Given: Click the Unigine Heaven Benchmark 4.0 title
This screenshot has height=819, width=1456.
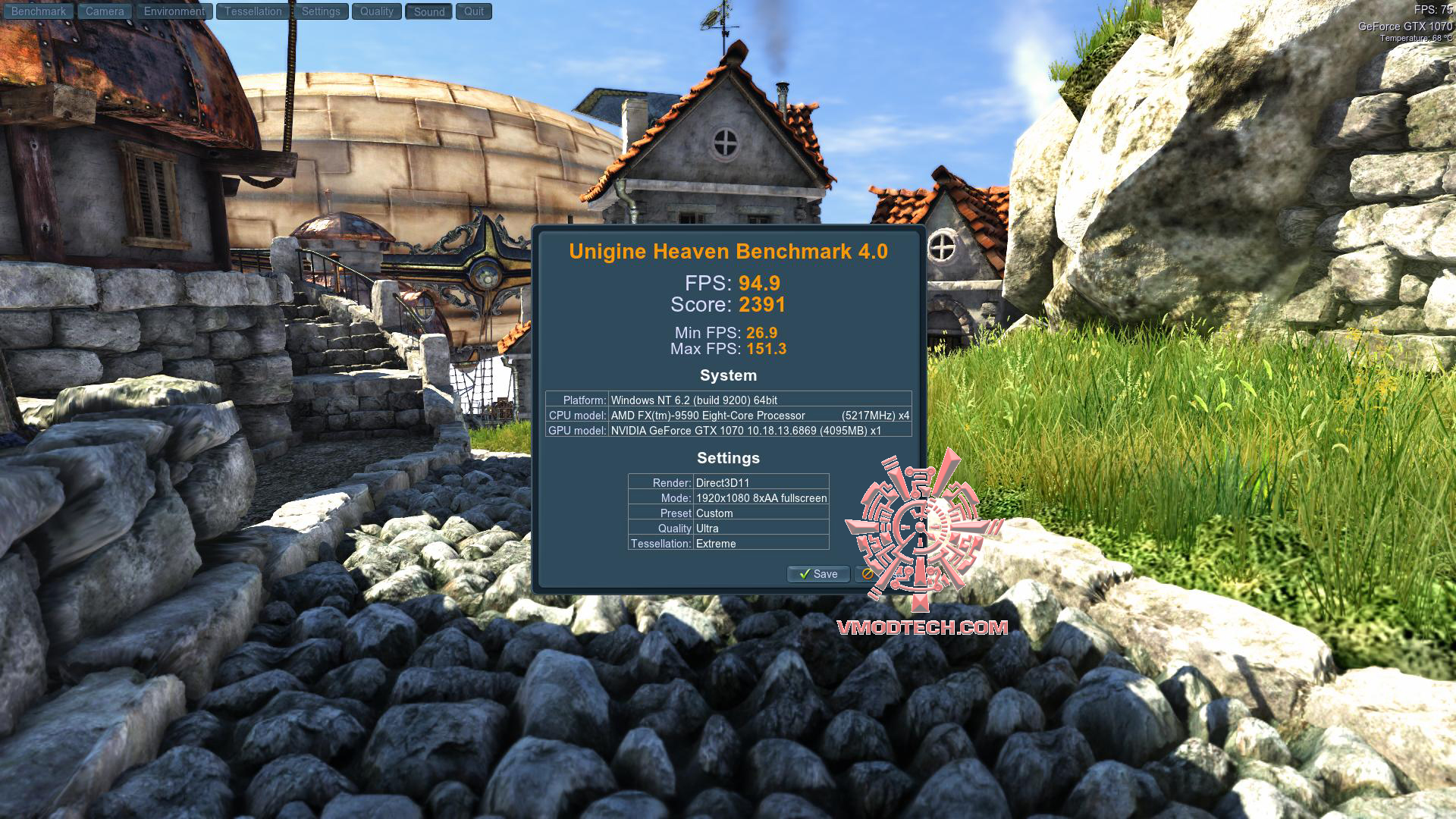Looking at the screenshot, I should click(x=729, y=252).
